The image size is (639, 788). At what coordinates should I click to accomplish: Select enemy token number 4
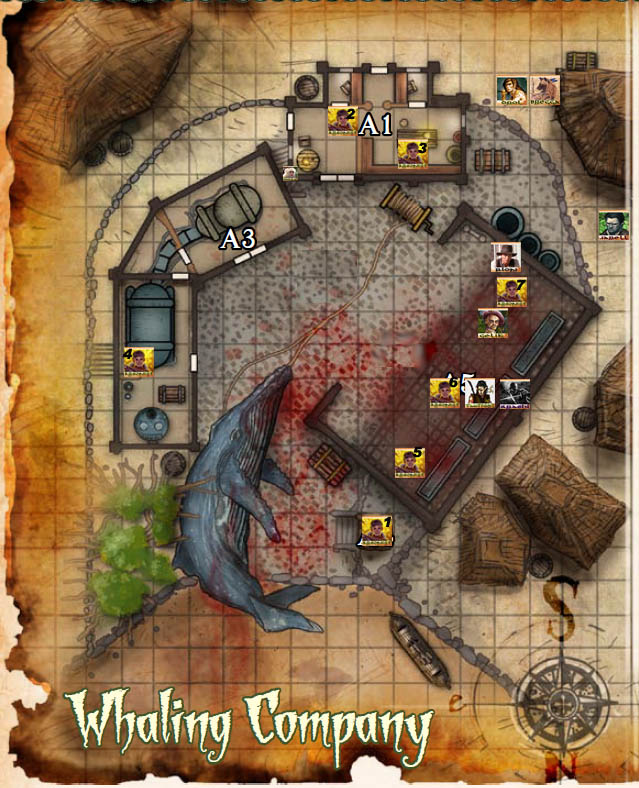(x=138, y=361)
